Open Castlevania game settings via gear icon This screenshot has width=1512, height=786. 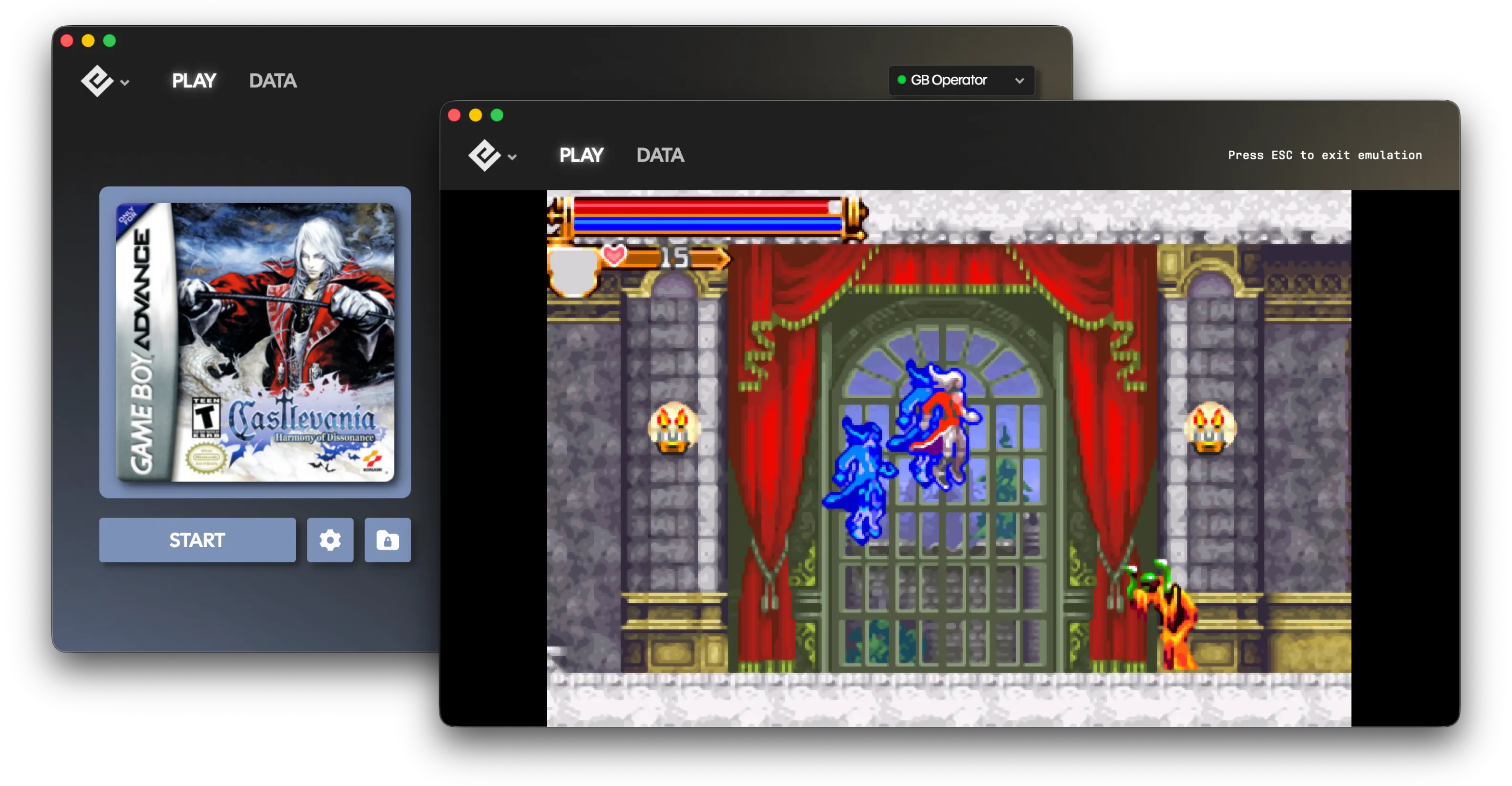click(330, 540)
